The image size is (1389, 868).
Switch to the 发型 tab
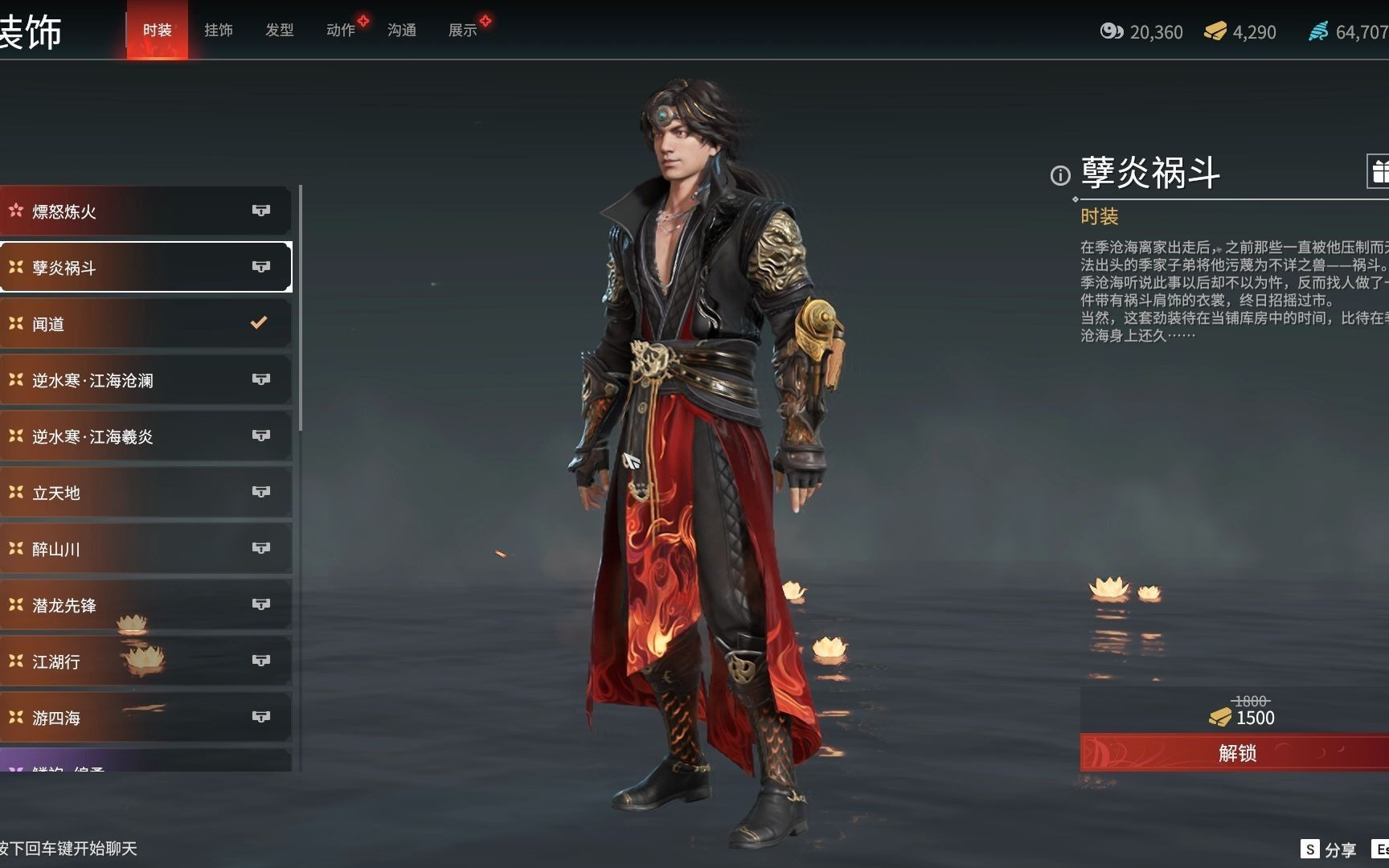(280, 30)
